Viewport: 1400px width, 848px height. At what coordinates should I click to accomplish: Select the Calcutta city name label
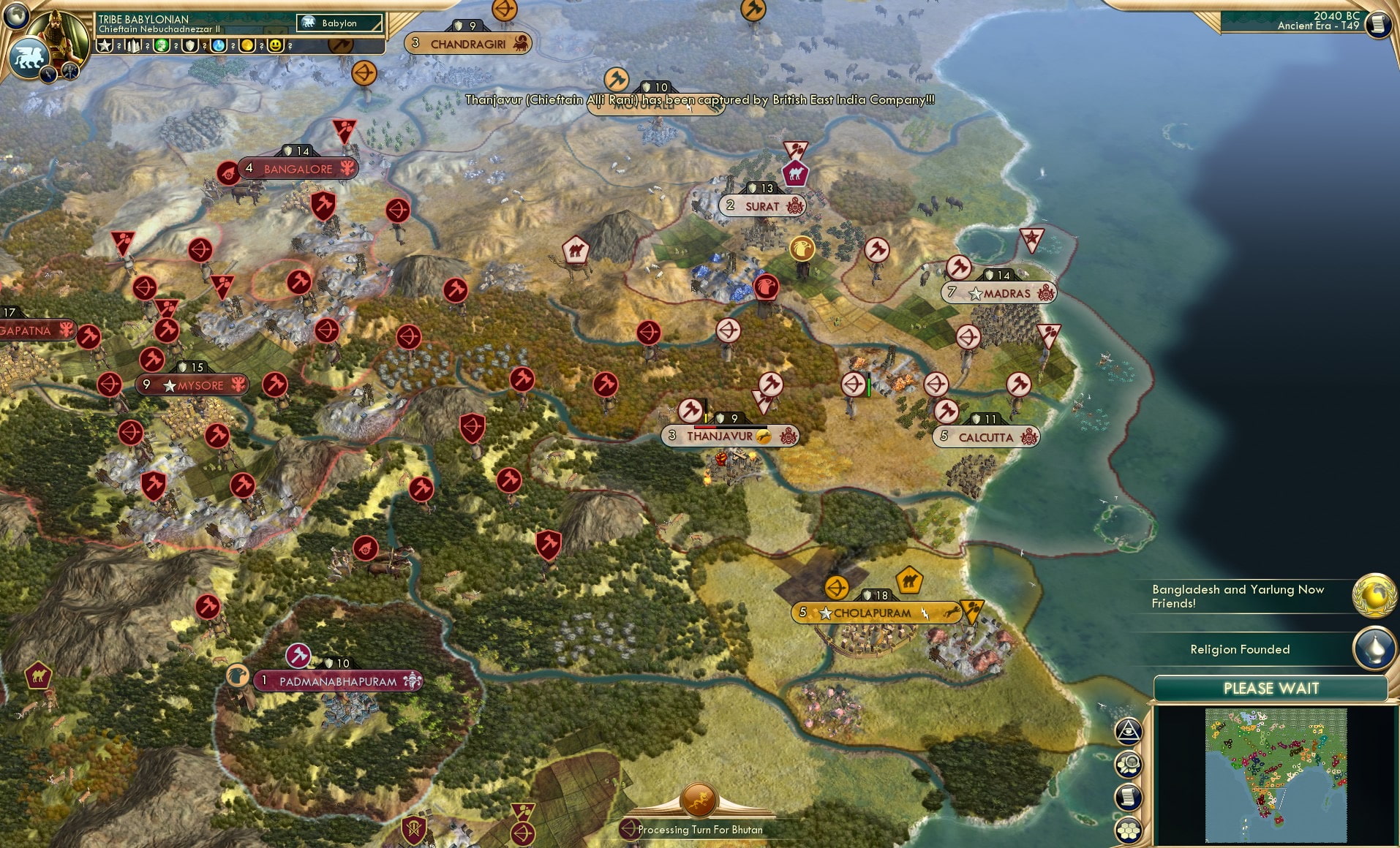click(987, 437)
